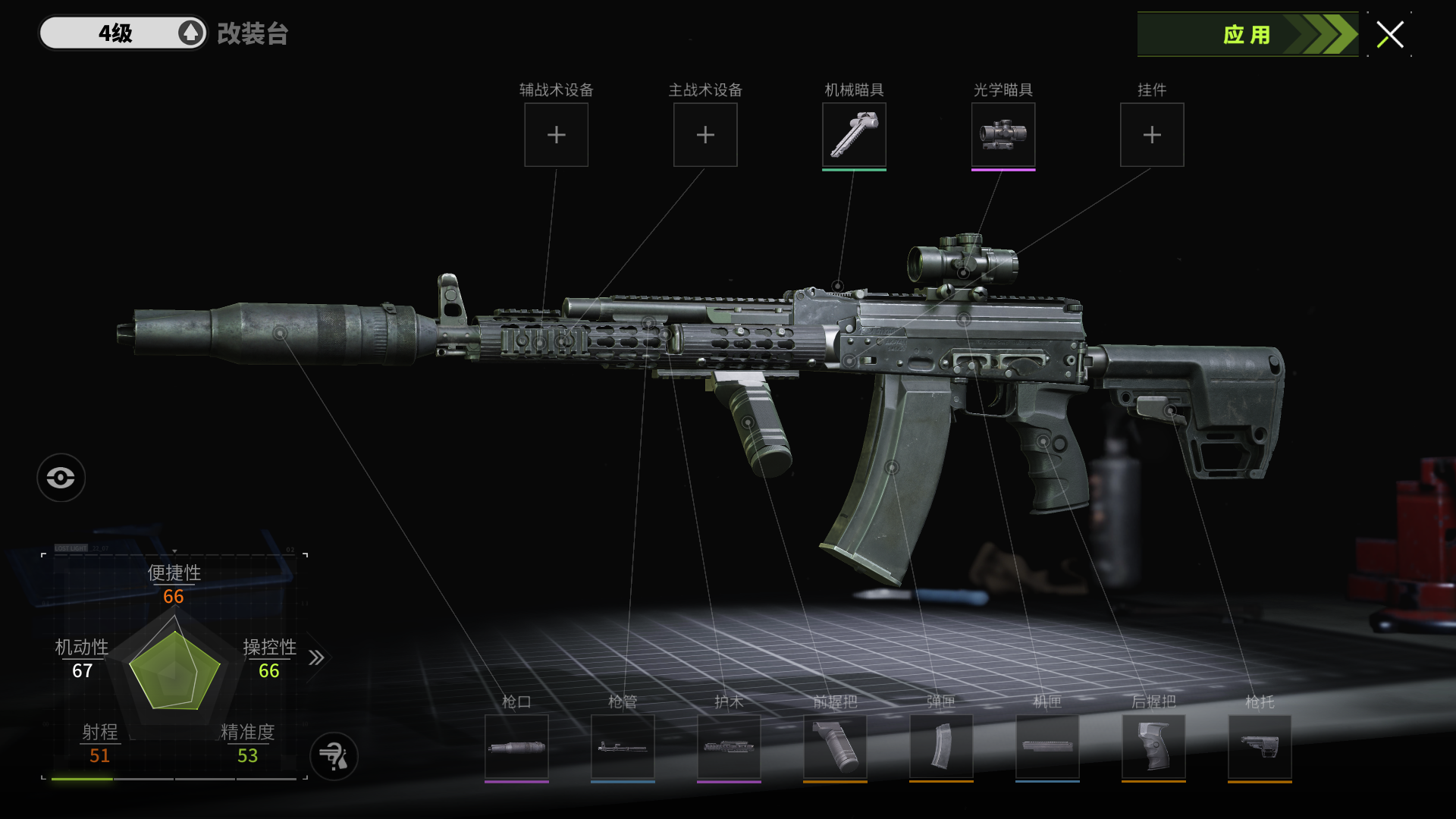Upgrade the level 4 workbench
This screenshot has width=1456, height=819.
click(x=190, y=33)
